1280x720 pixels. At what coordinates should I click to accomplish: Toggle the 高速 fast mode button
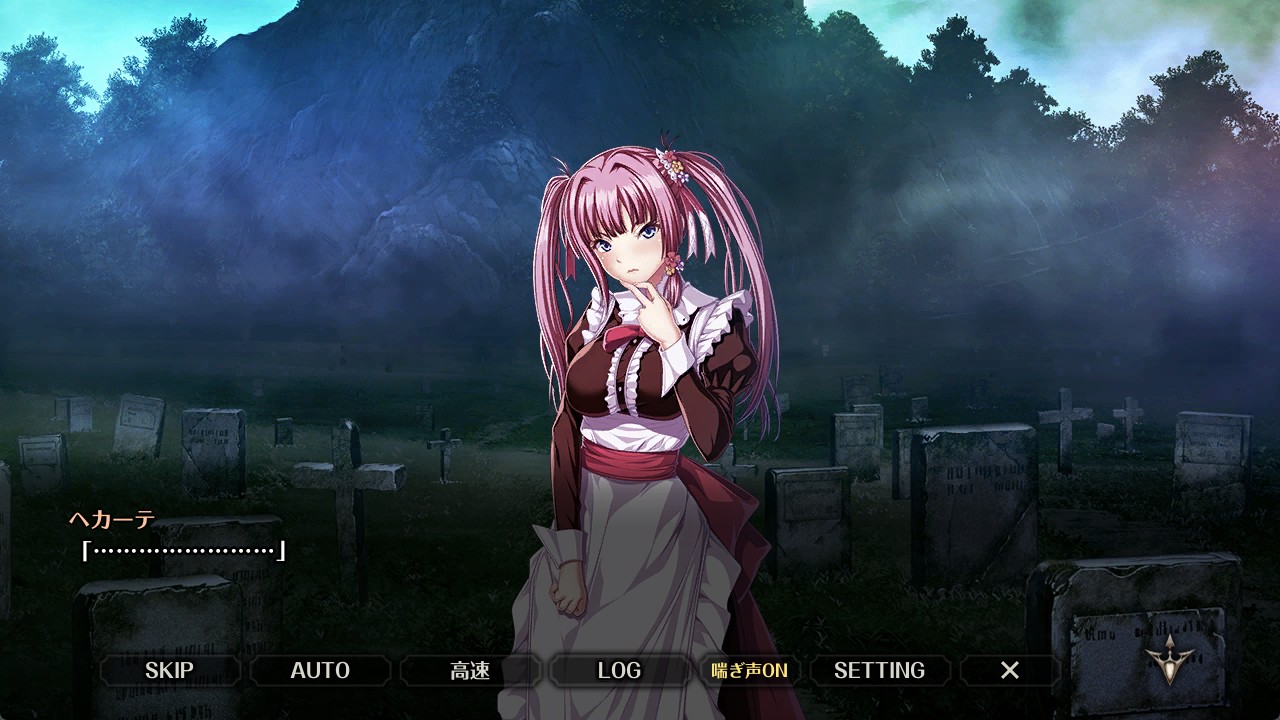tap(470, 670)
